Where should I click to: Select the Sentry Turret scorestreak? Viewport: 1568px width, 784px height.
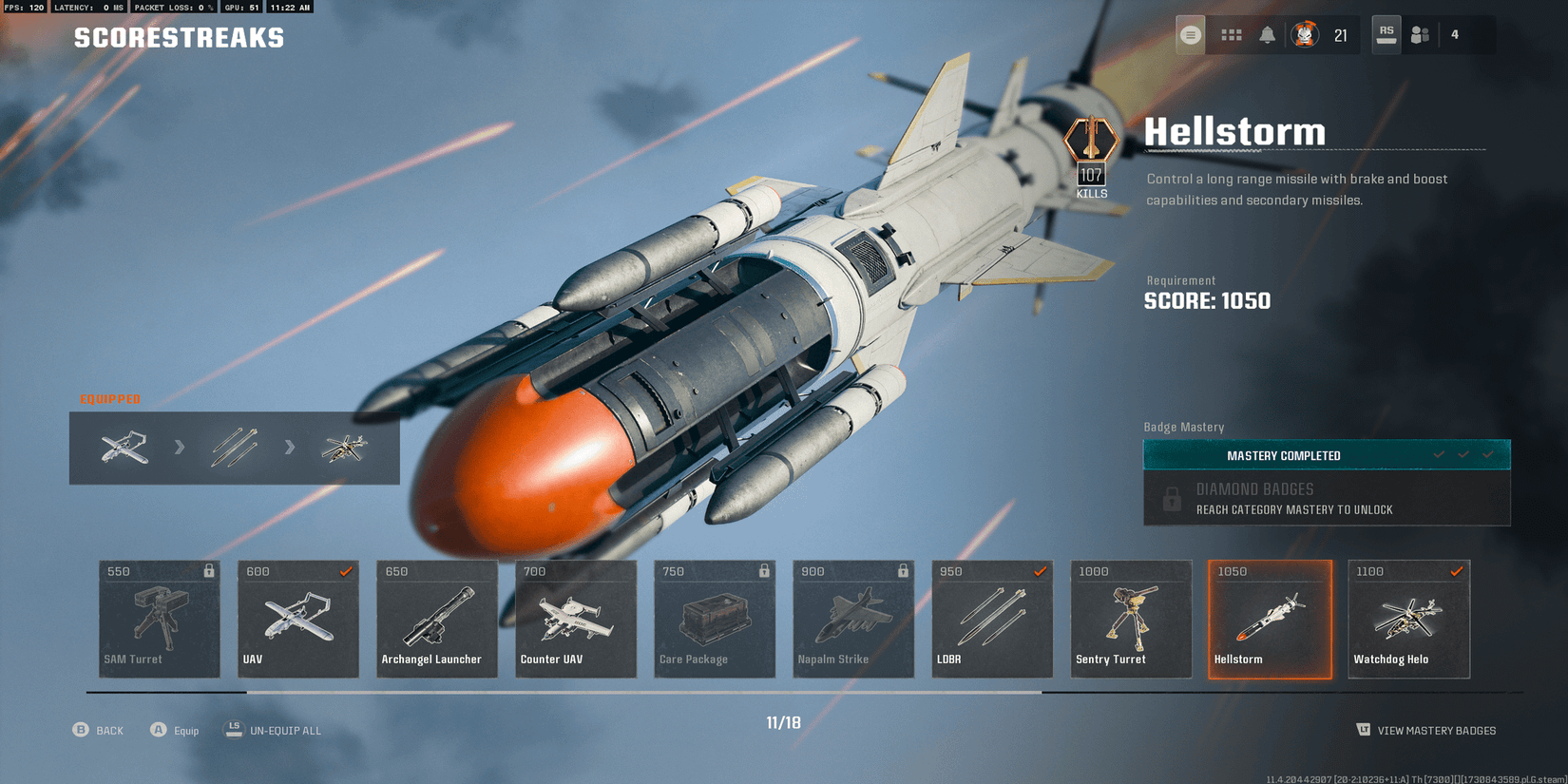pyautogui.click(x=1130, y=618)
